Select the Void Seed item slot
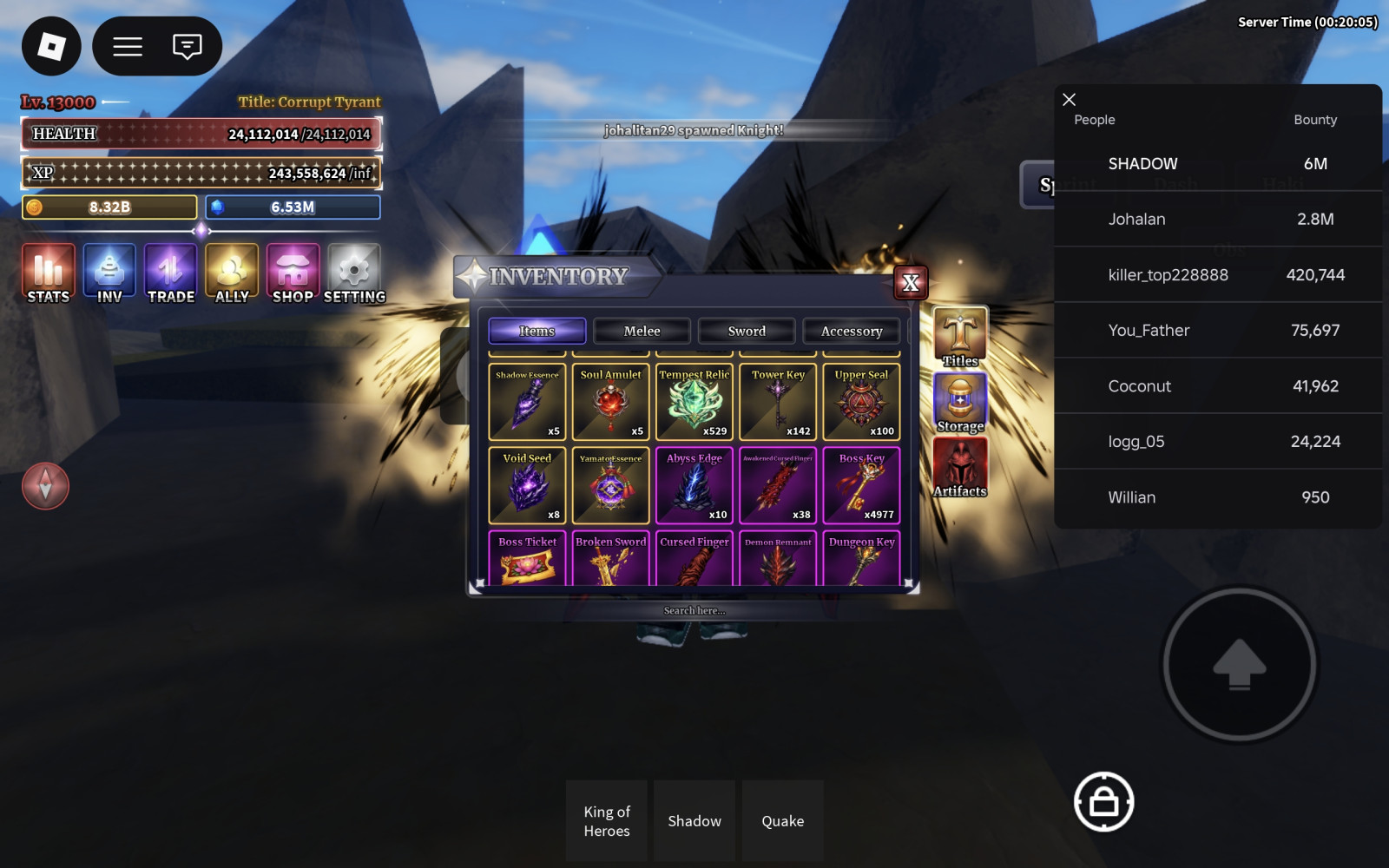Image resolution: width=1389 pixels, height=868 pixels. coord(528,485)
